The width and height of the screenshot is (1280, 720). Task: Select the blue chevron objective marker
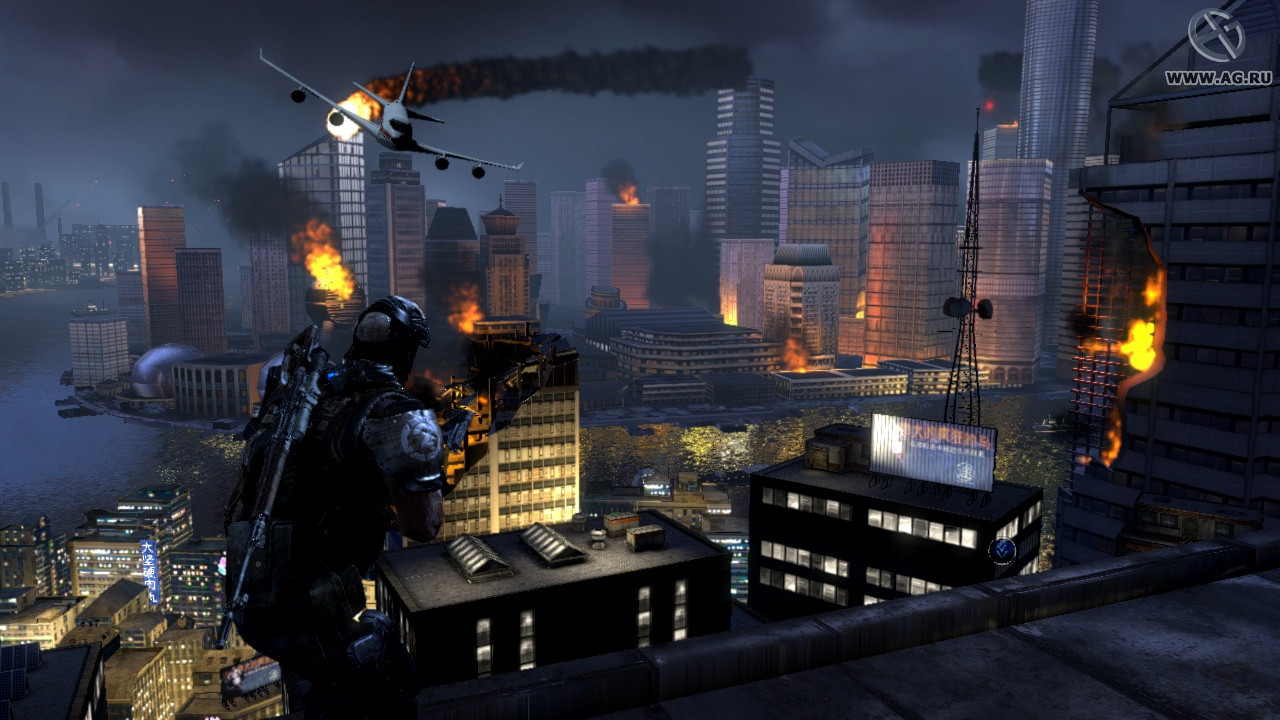pos(1003,549)
